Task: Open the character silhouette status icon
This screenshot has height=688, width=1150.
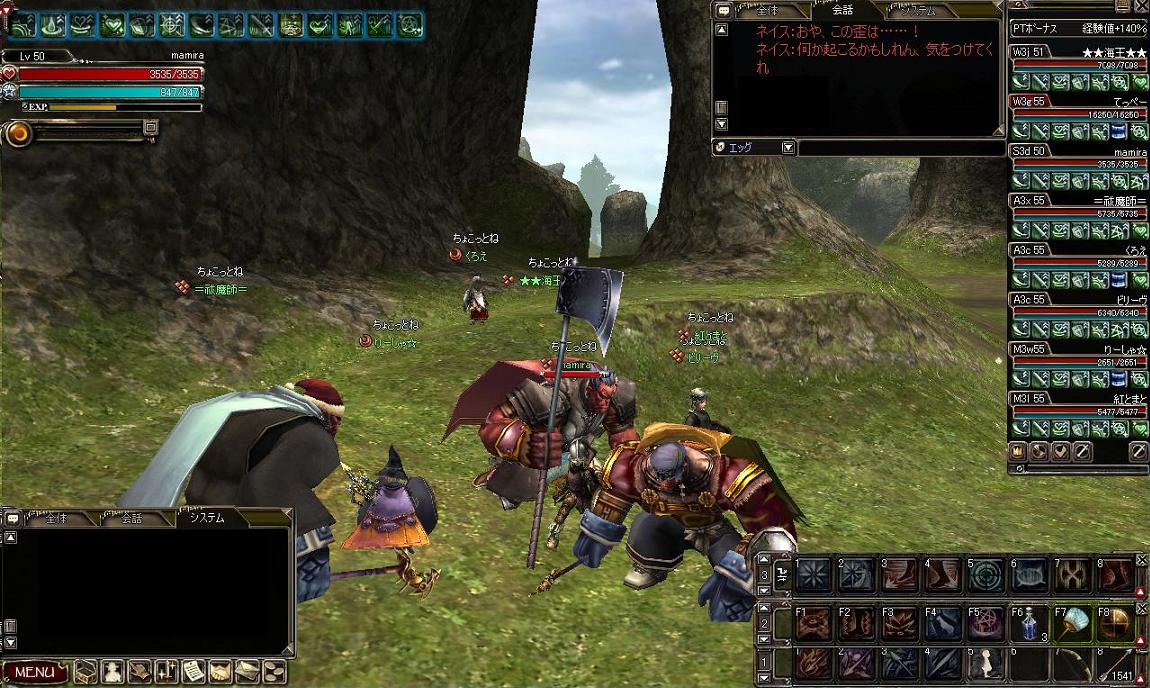Action: (x=112, y=672)
